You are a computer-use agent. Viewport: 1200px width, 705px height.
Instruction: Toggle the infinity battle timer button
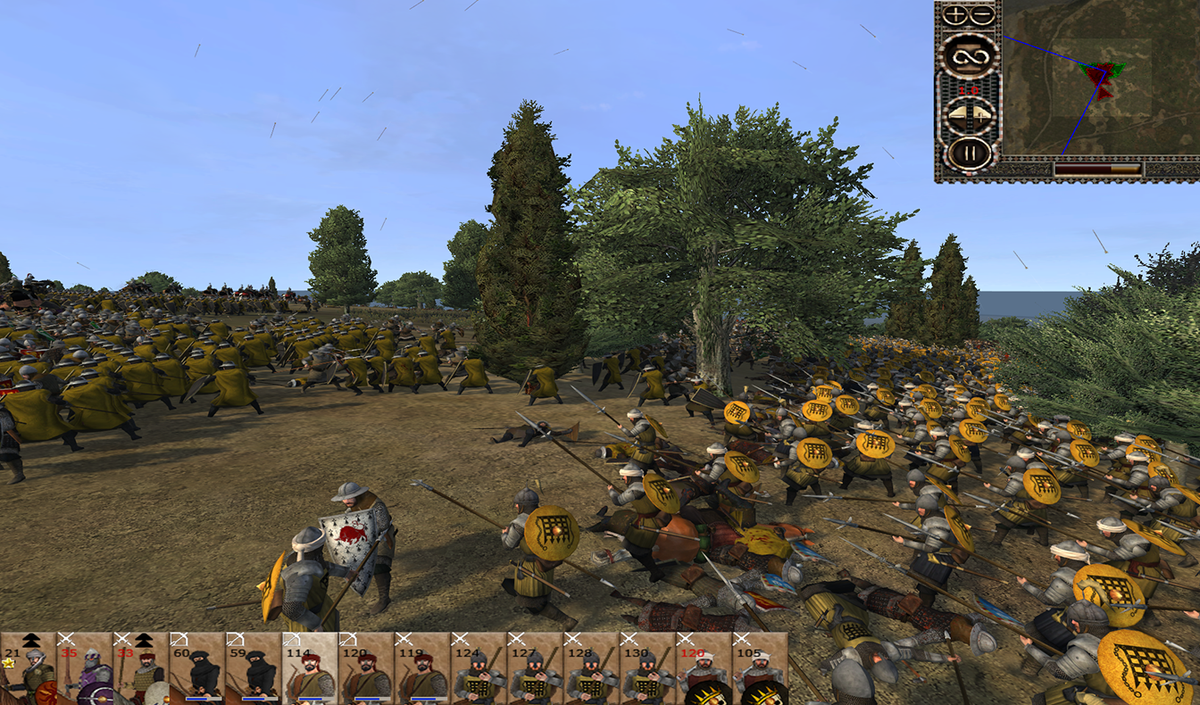pyautogui.click(x=968, y=56)
